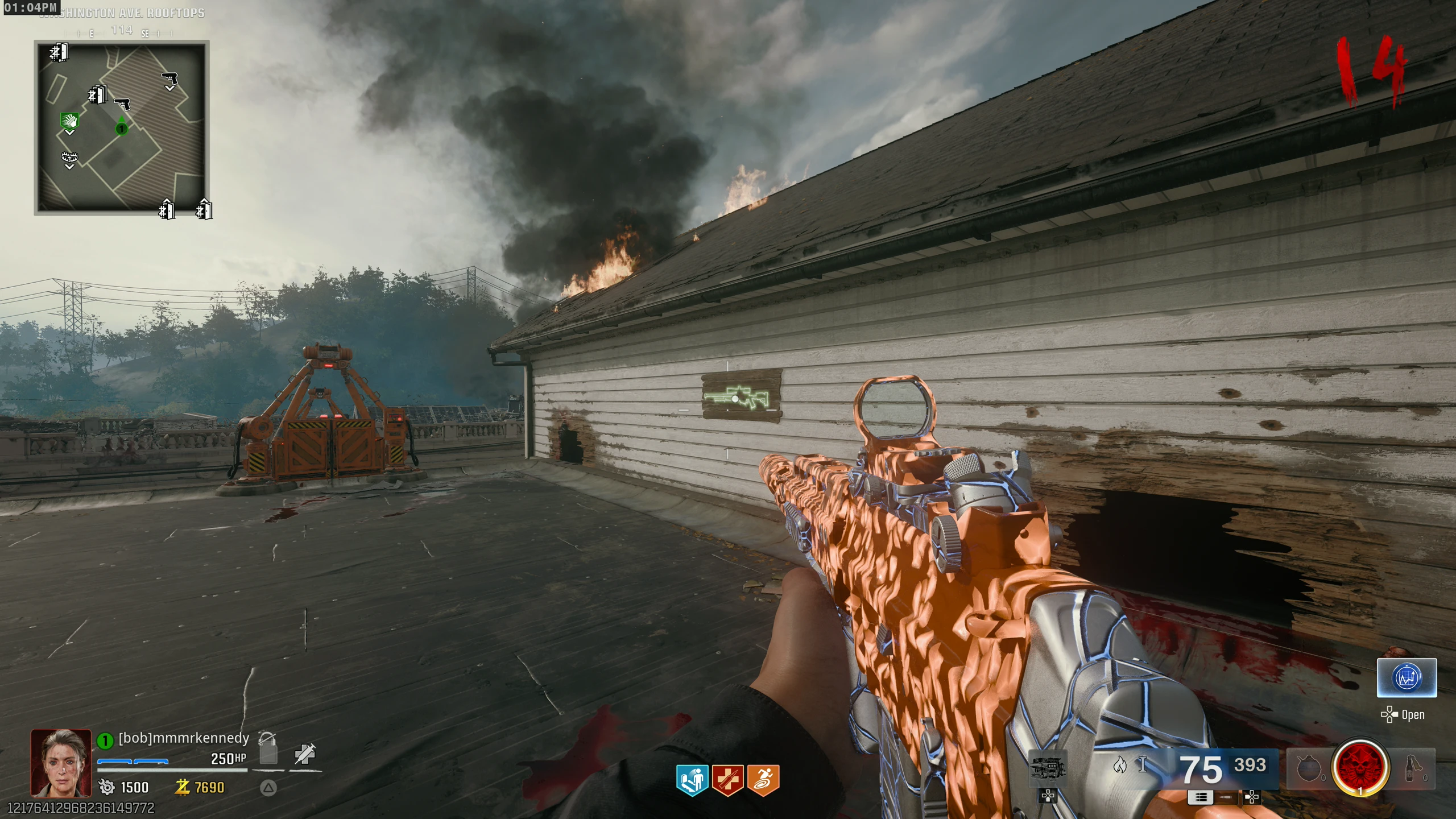1456x819 pixels.
Task: Select the green perk marker on the minimap
Action: [69, 121]
